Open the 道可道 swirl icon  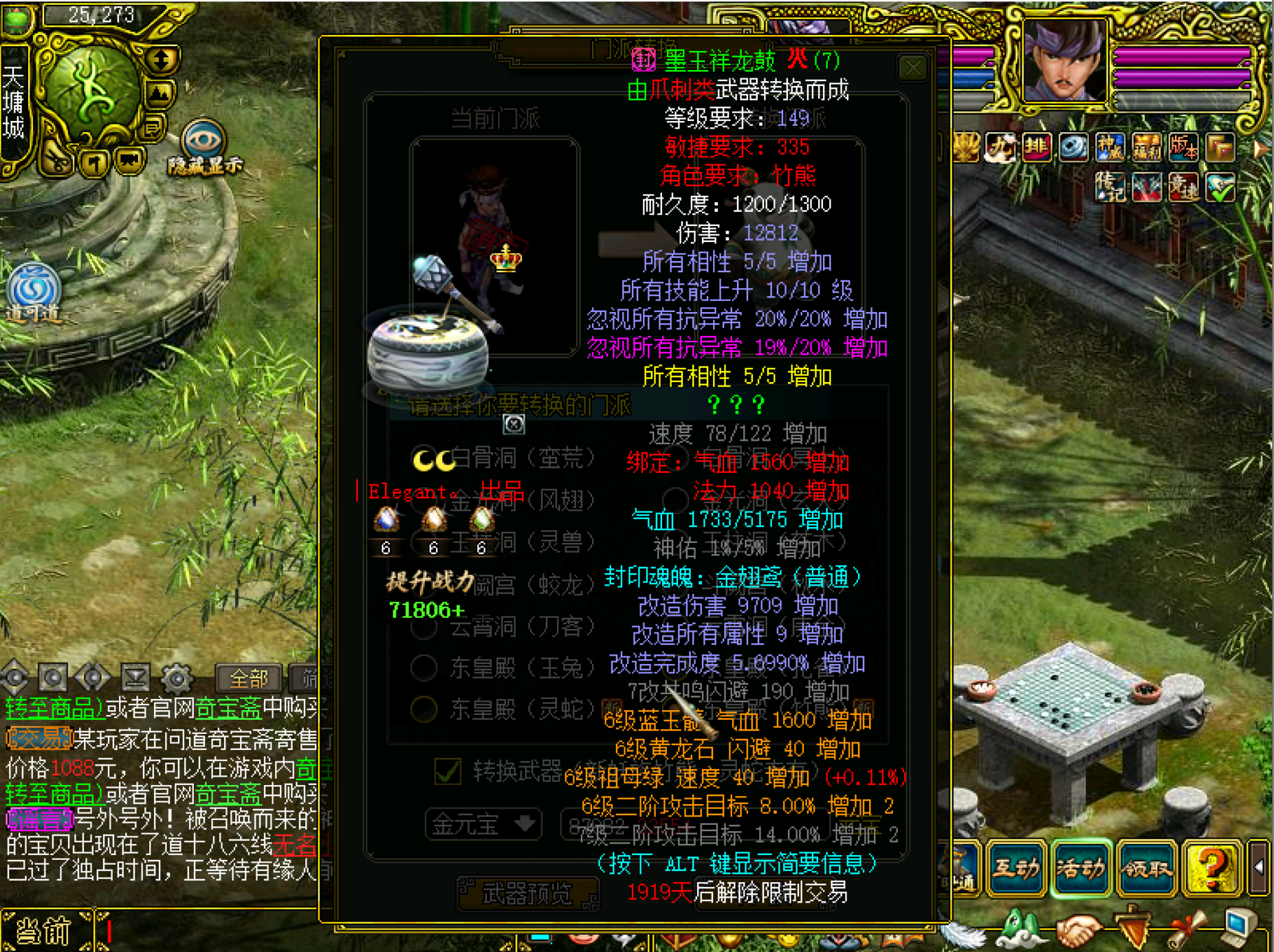[33, 289]
